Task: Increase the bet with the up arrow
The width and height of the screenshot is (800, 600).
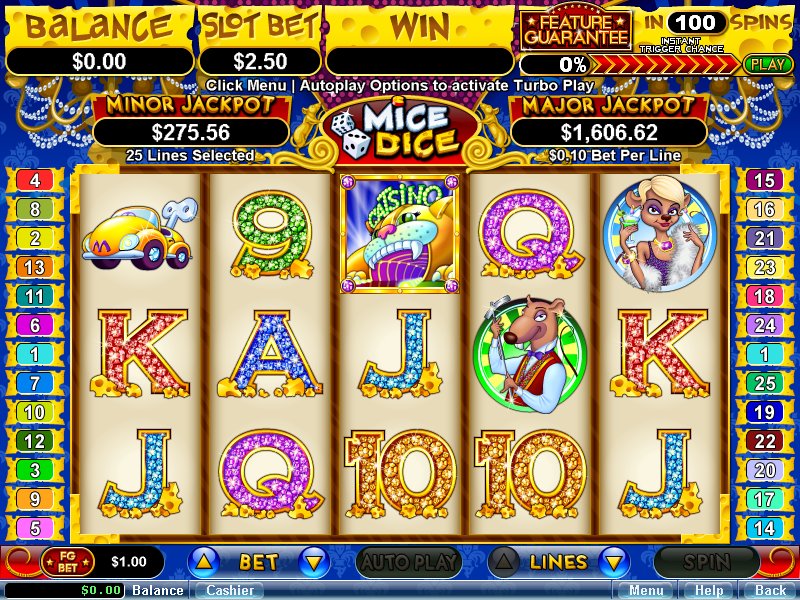Action: tap(202, 562)
